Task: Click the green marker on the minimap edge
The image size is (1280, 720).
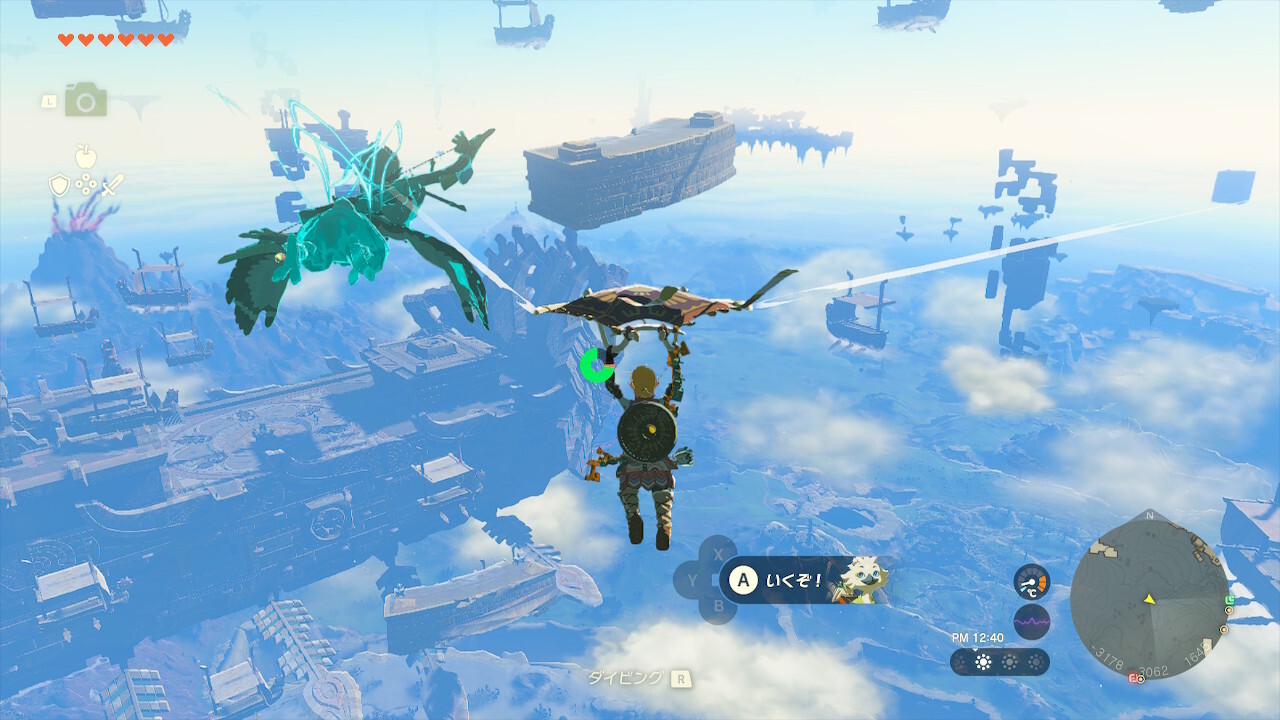Action: (1229, 600)
